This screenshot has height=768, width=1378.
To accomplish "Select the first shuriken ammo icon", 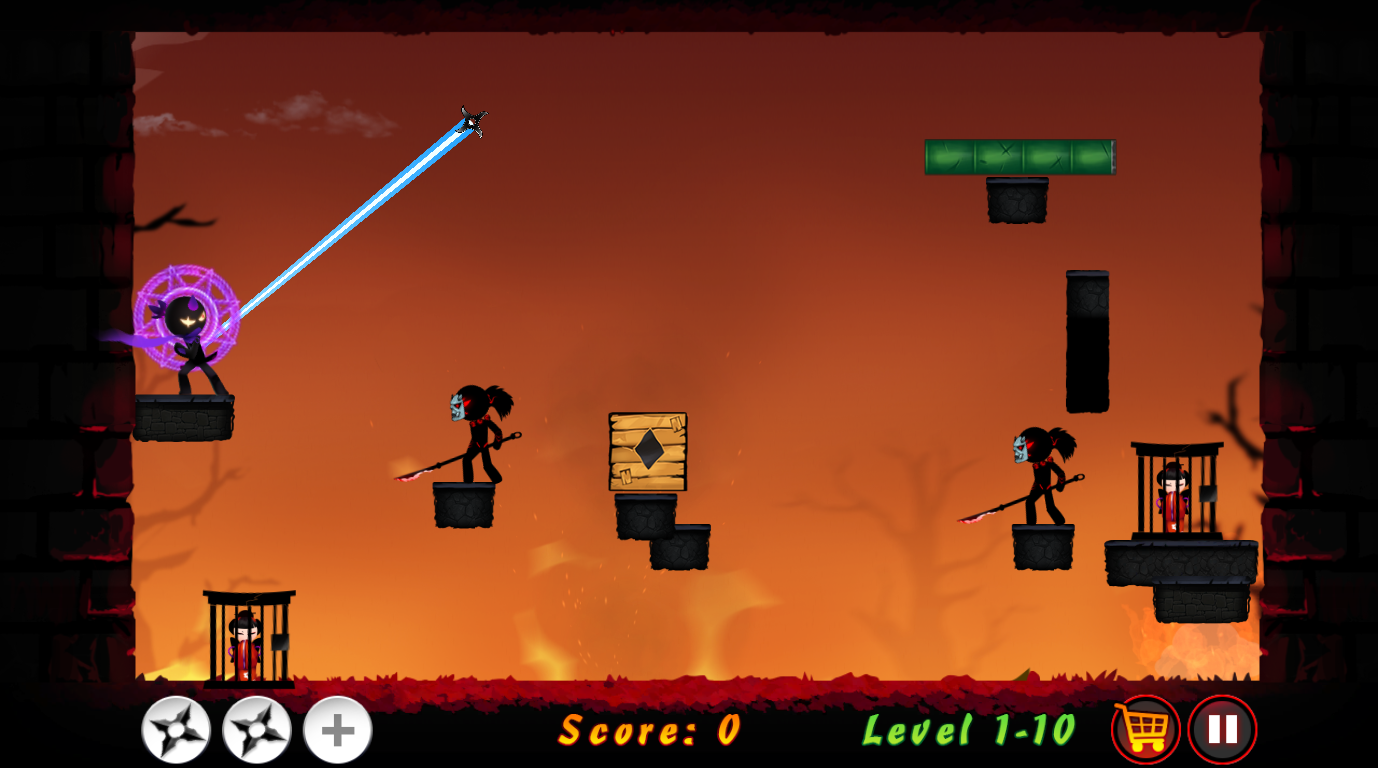I will (175, 728).
